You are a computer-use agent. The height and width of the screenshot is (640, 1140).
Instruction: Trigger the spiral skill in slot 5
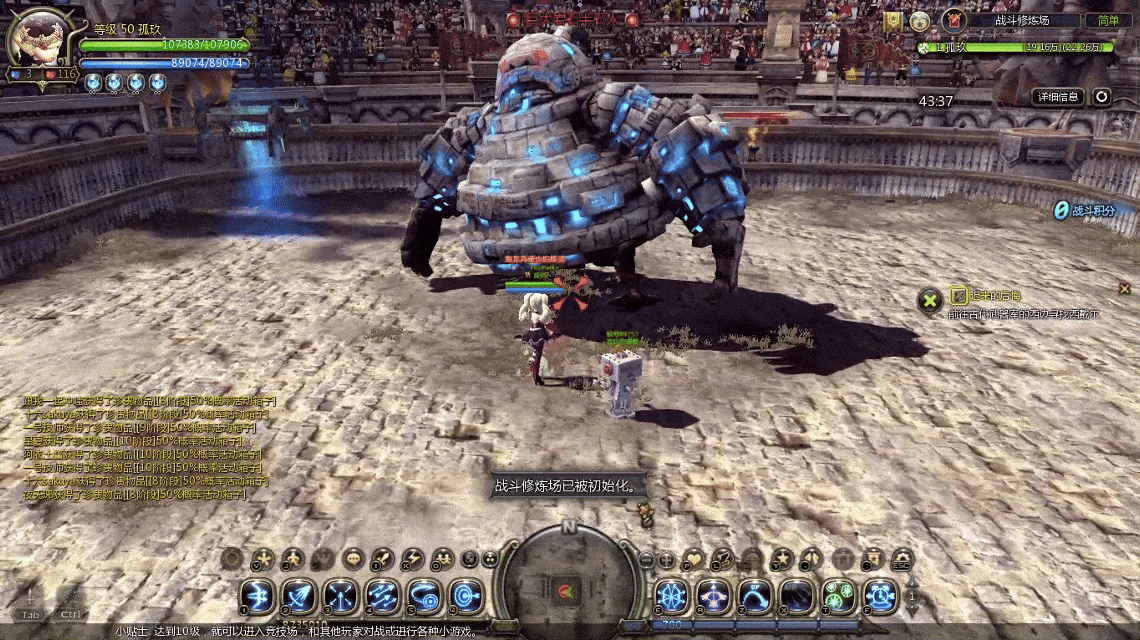pyautogui.click(x=424, y=597)
